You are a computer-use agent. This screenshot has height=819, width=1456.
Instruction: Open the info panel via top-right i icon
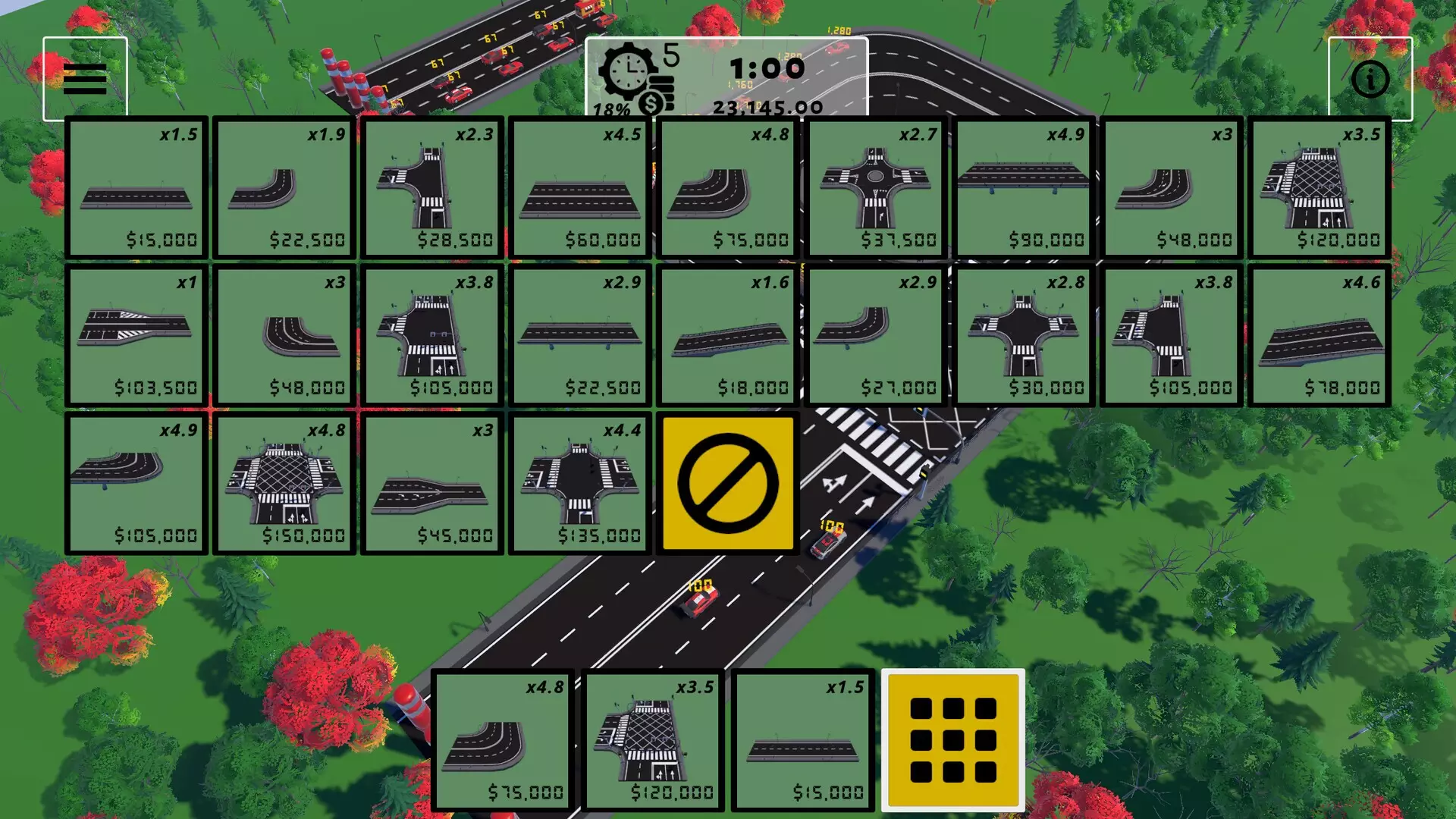(x=1370, y=79)
